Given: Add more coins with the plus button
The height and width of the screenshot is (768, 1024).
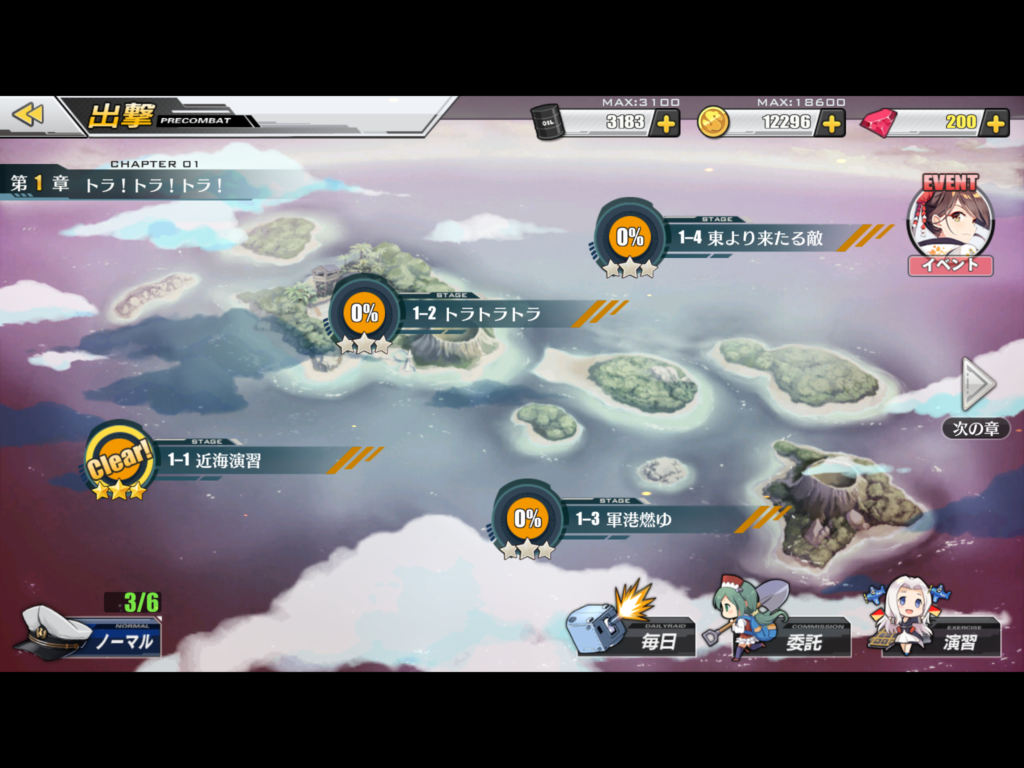Looking at the screenshot, I should [x=830, y=123].
